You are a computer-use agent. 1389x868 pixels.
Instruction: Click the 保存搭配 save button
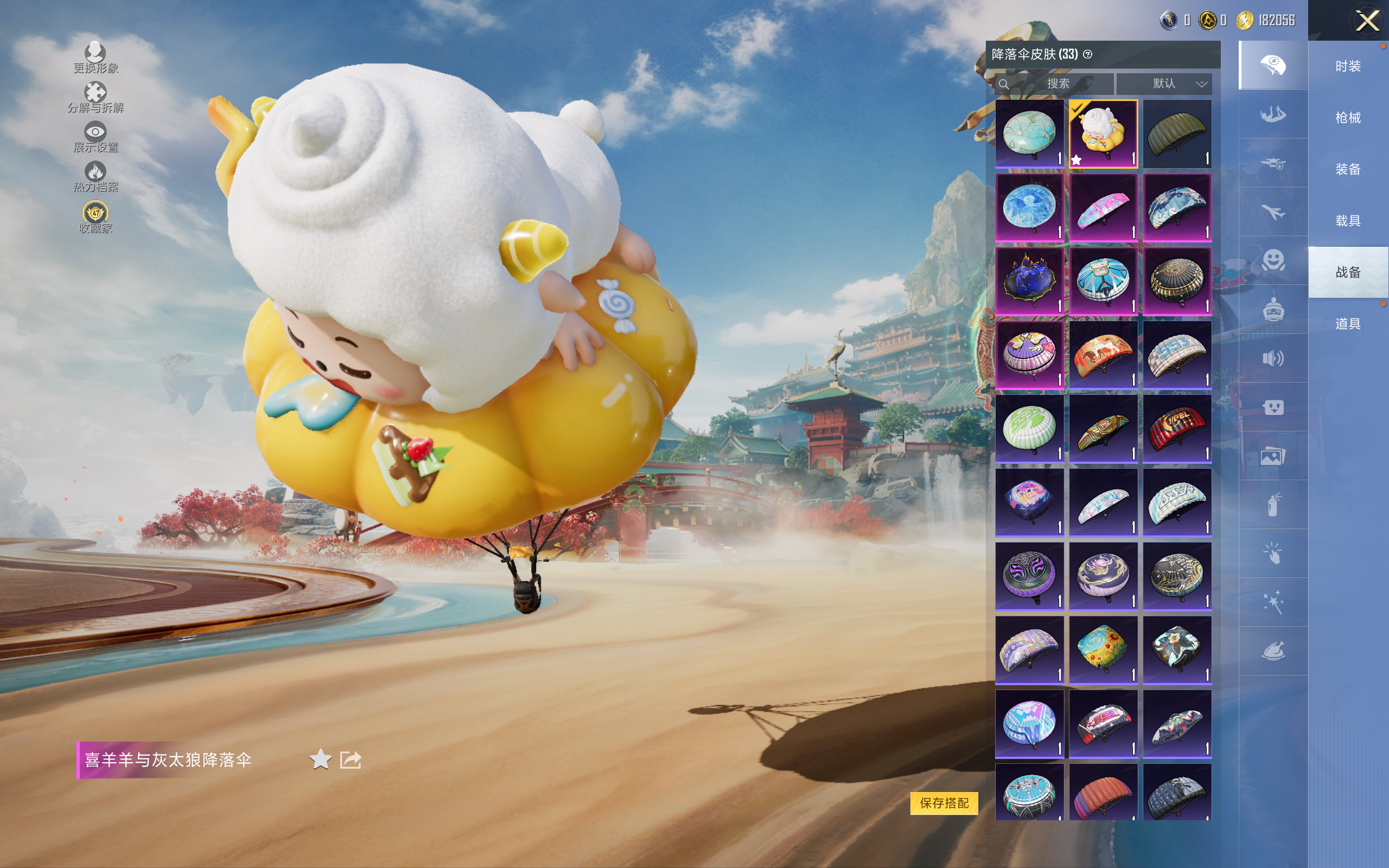tap(944, 802)
